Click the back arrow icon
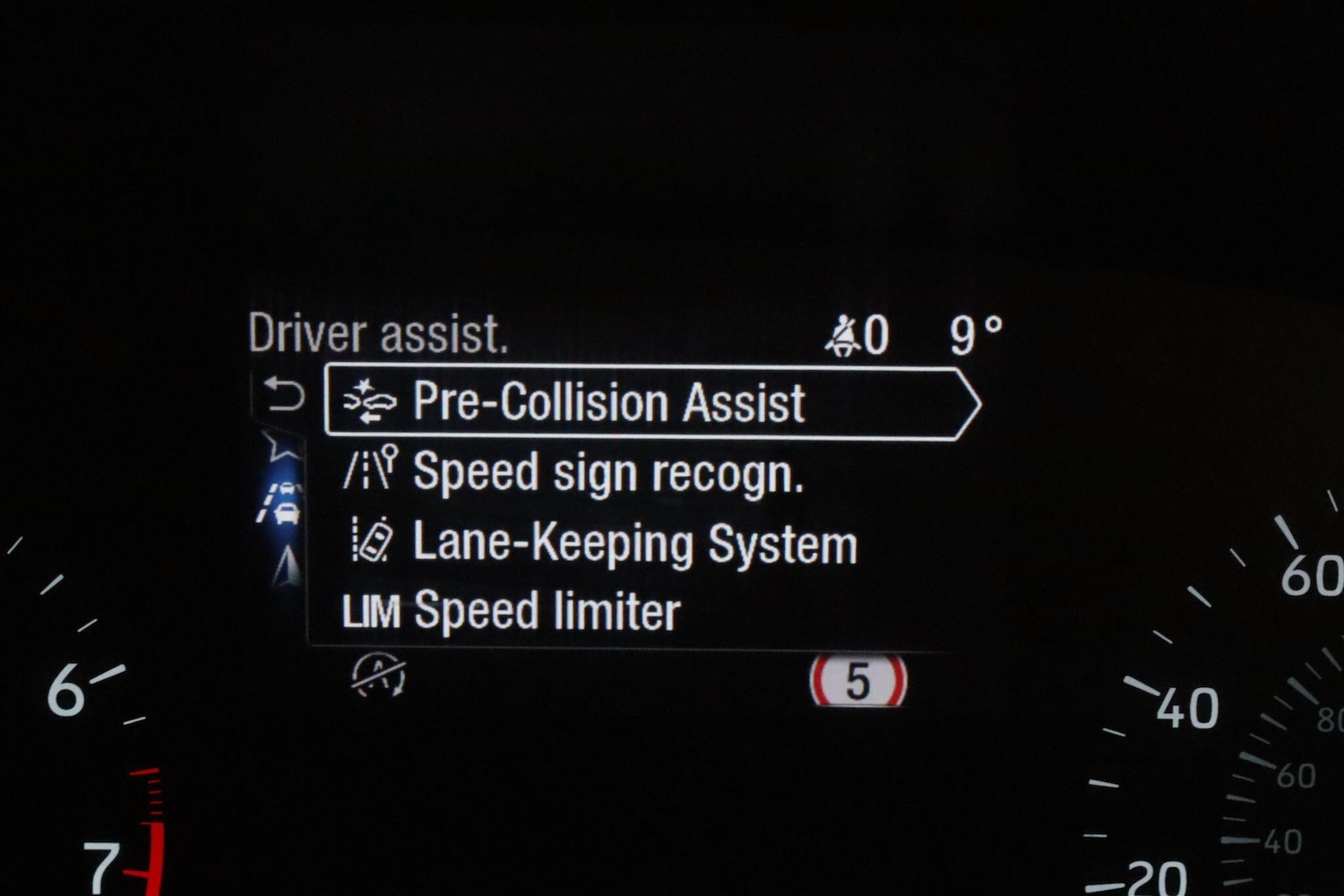The width and height of the screenshot is (1344, 896). click(283, 394)
